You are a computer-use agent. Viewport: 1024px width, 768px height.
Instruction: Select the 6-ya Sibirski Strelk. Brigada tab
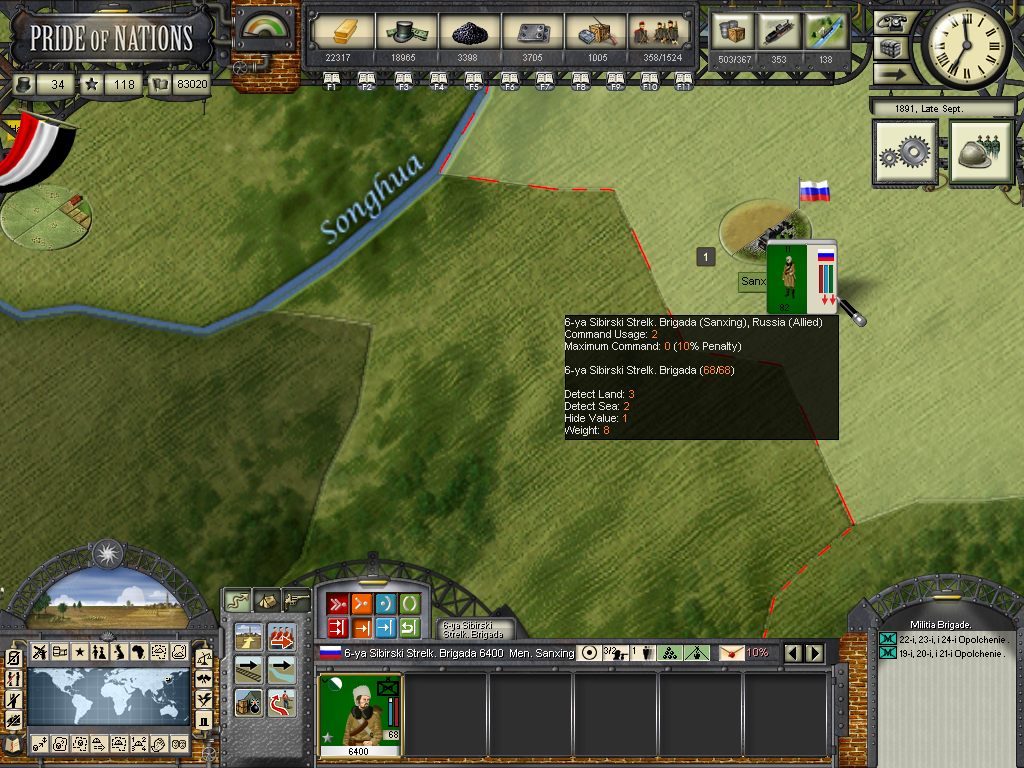(476, 629)
